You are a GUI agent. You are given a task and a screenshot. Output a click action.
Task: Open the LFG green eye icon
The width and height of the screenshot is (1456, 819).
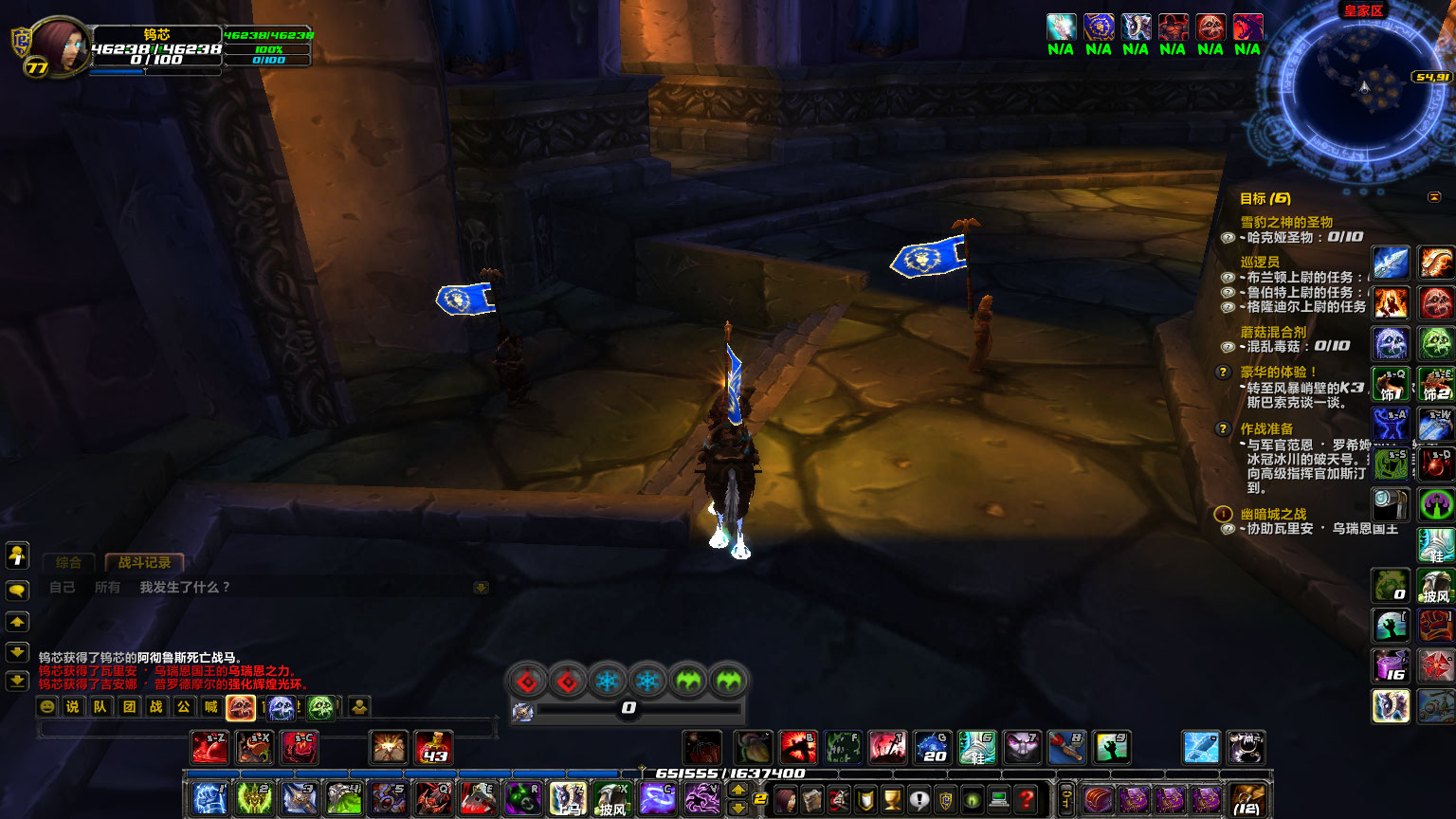point(973,799)
